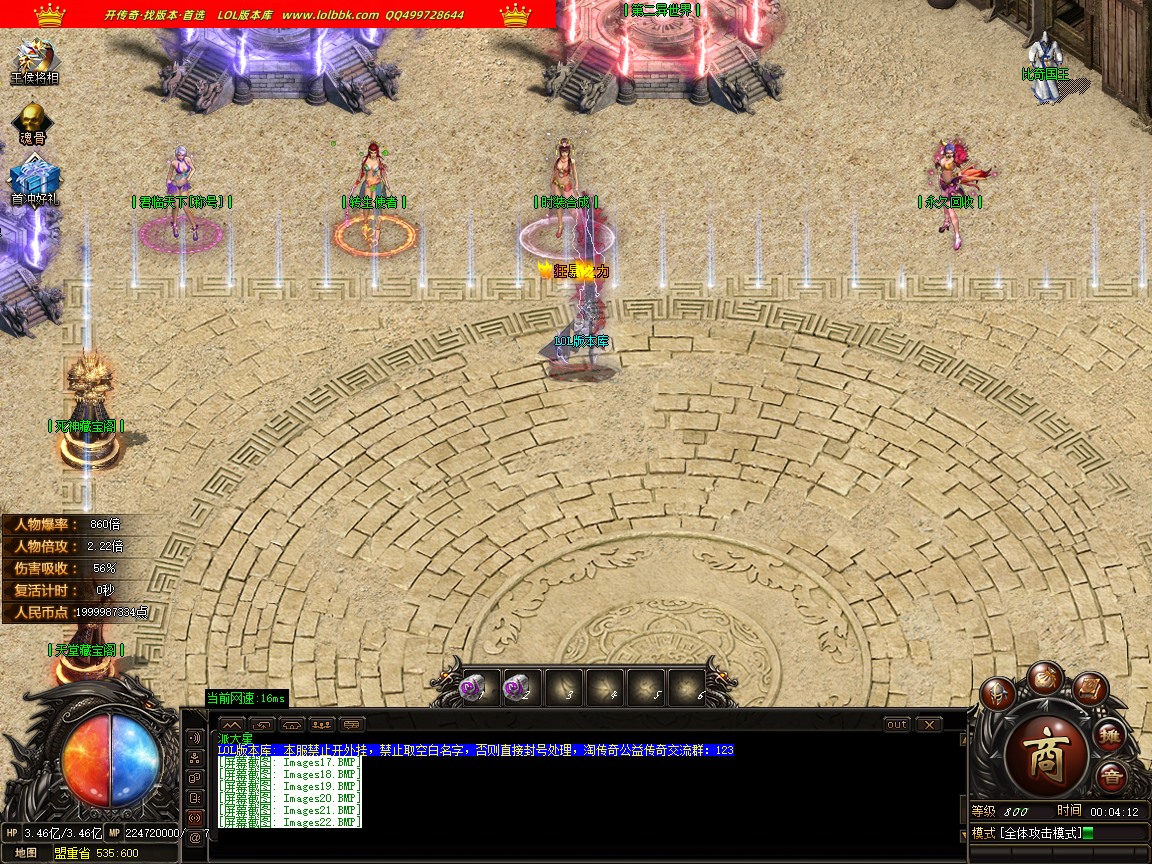1152x864 pixels.
Task: Click the up-arrow button above the chat
Action: 231,724
